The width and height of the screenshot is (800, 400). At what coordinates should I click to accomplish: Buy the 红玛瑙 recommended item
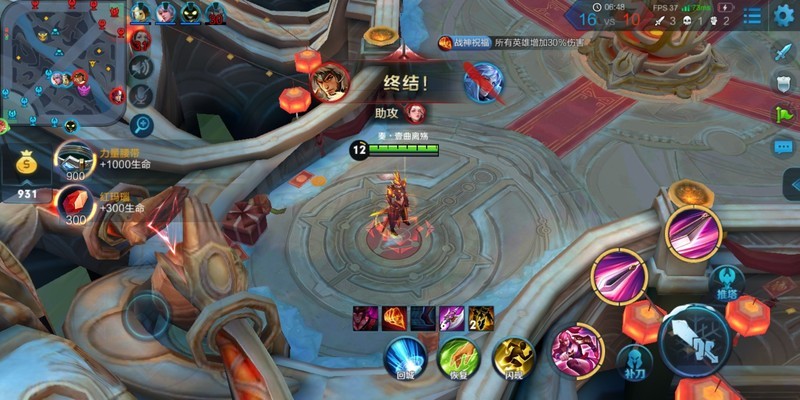(72, 204)
